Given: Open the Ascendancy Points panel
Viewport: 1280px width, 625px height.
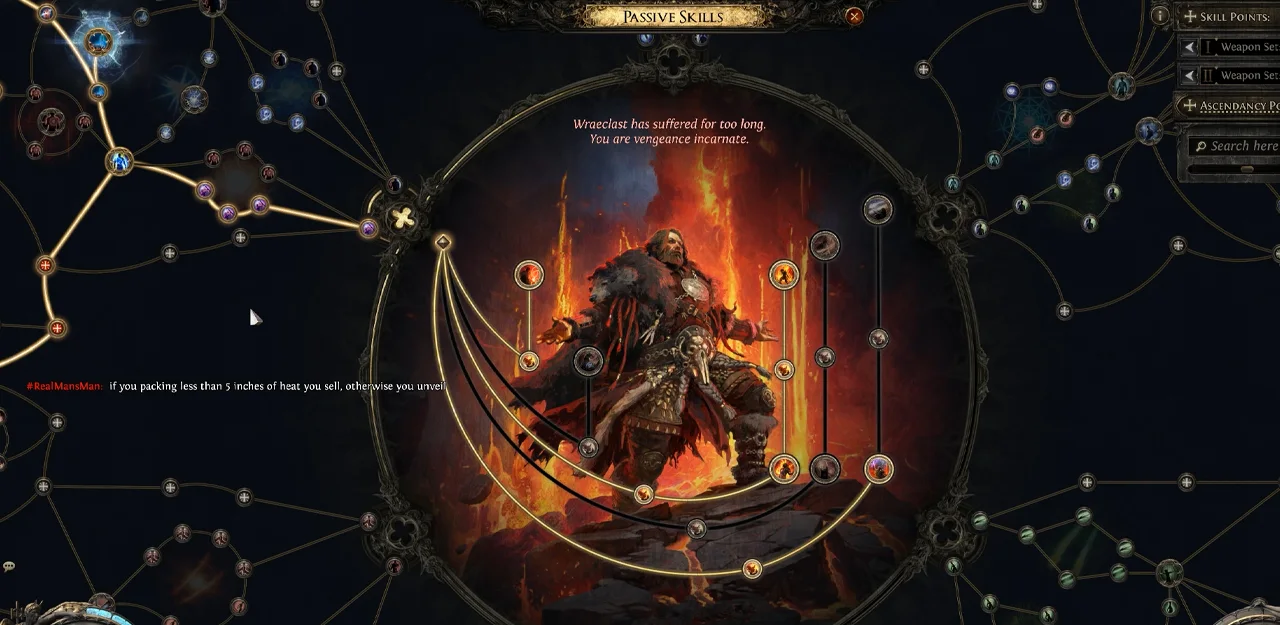Looking at the screenshot, I should [1228, 105].
